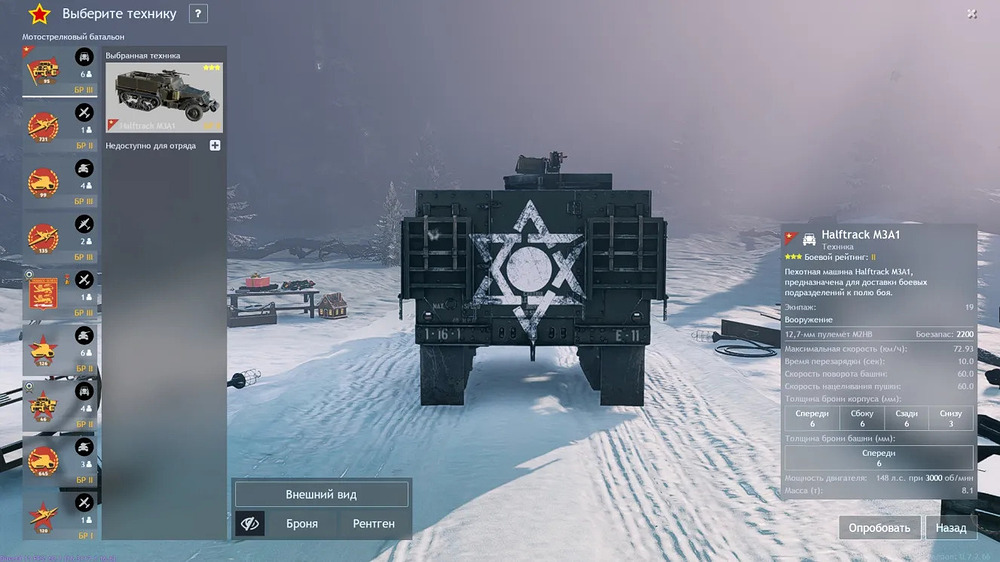This screenshot has height=562, width=1000.
Task: Close the vehicle selection screen
Action: (972, 14)
